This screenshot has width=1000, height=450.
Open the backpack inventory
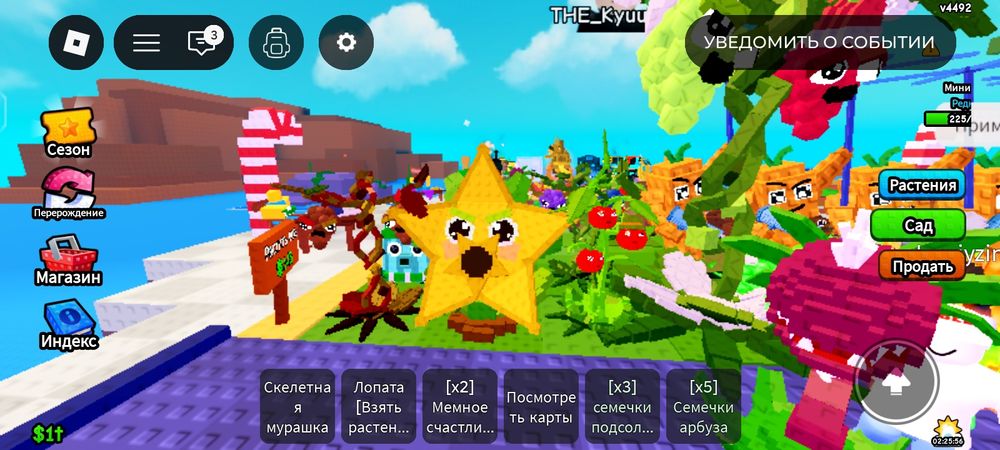click(x=276, y=43)
